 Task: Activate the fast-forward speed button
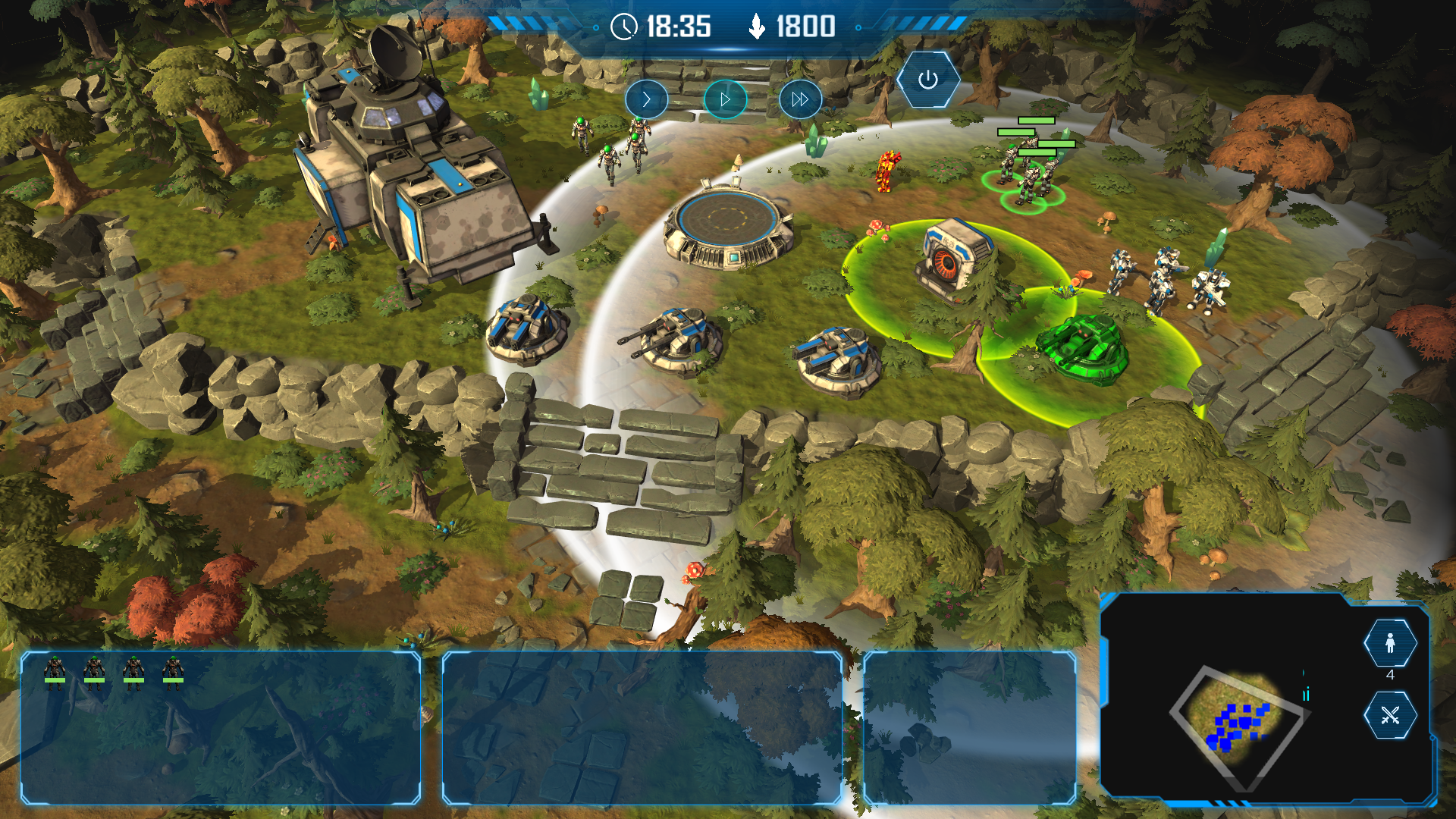[x=800, y=99]
